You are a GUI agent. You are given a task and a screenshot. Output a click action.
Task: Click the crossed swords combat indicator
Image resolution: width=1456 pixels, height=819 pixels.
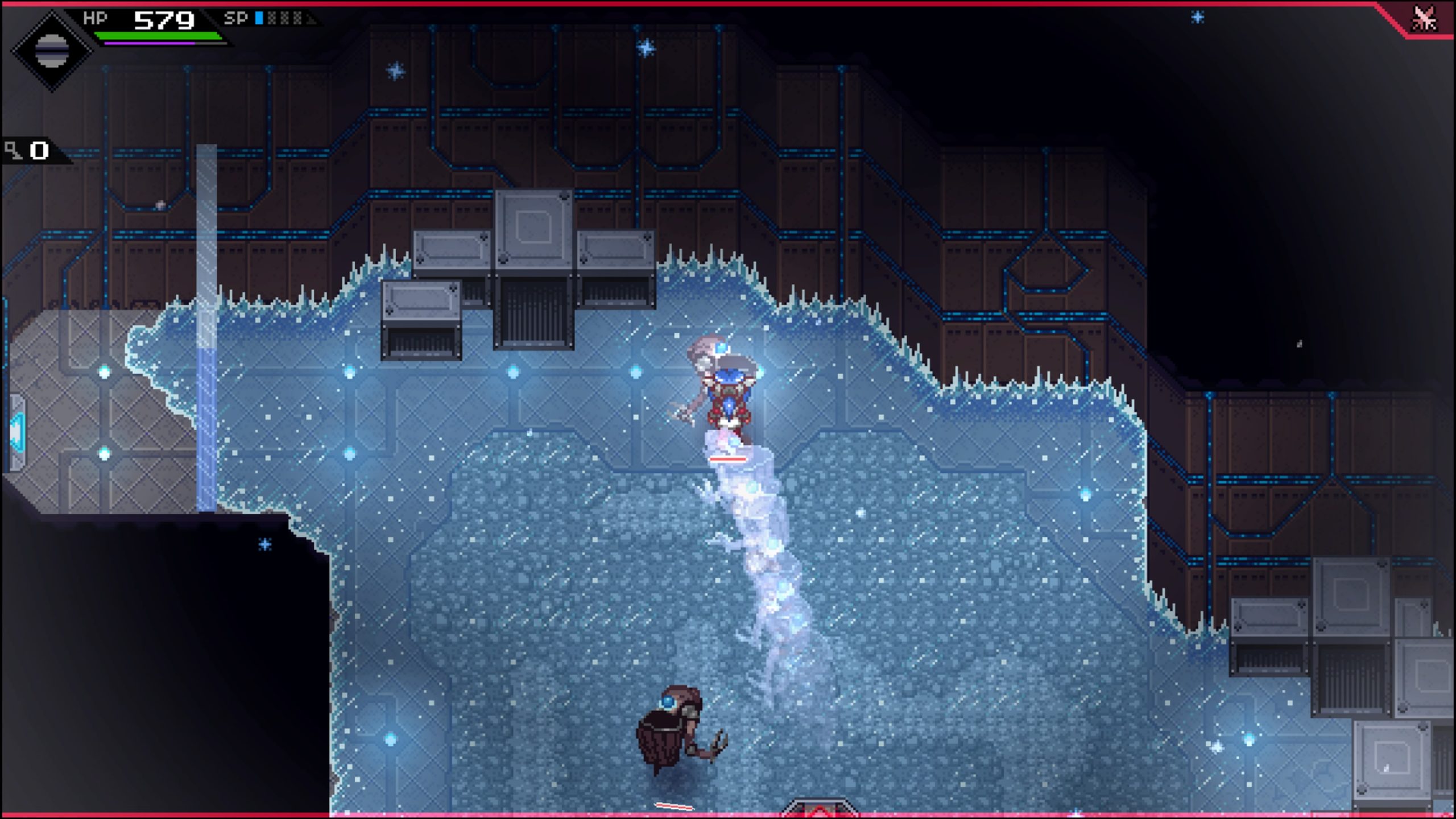click(x=1424, y=19)
